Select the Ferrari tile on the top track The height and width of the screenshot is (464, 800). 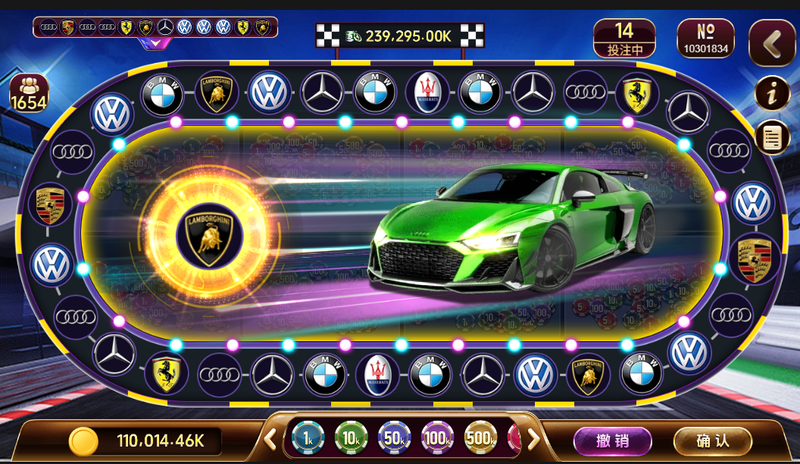[636, 92]
